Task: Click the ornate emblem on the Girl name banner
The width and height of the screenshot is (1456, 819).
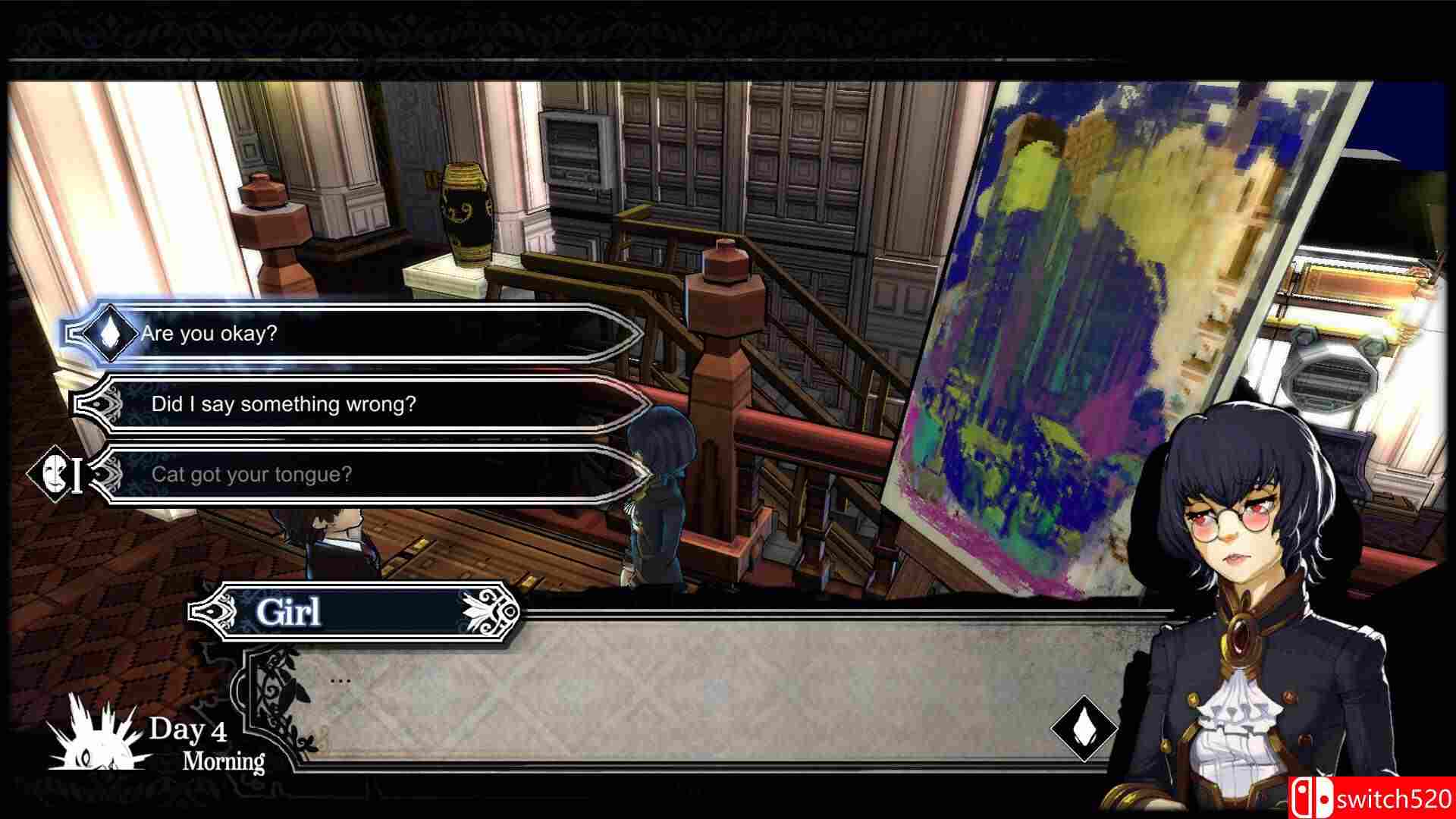Action: tap(215, 611)
